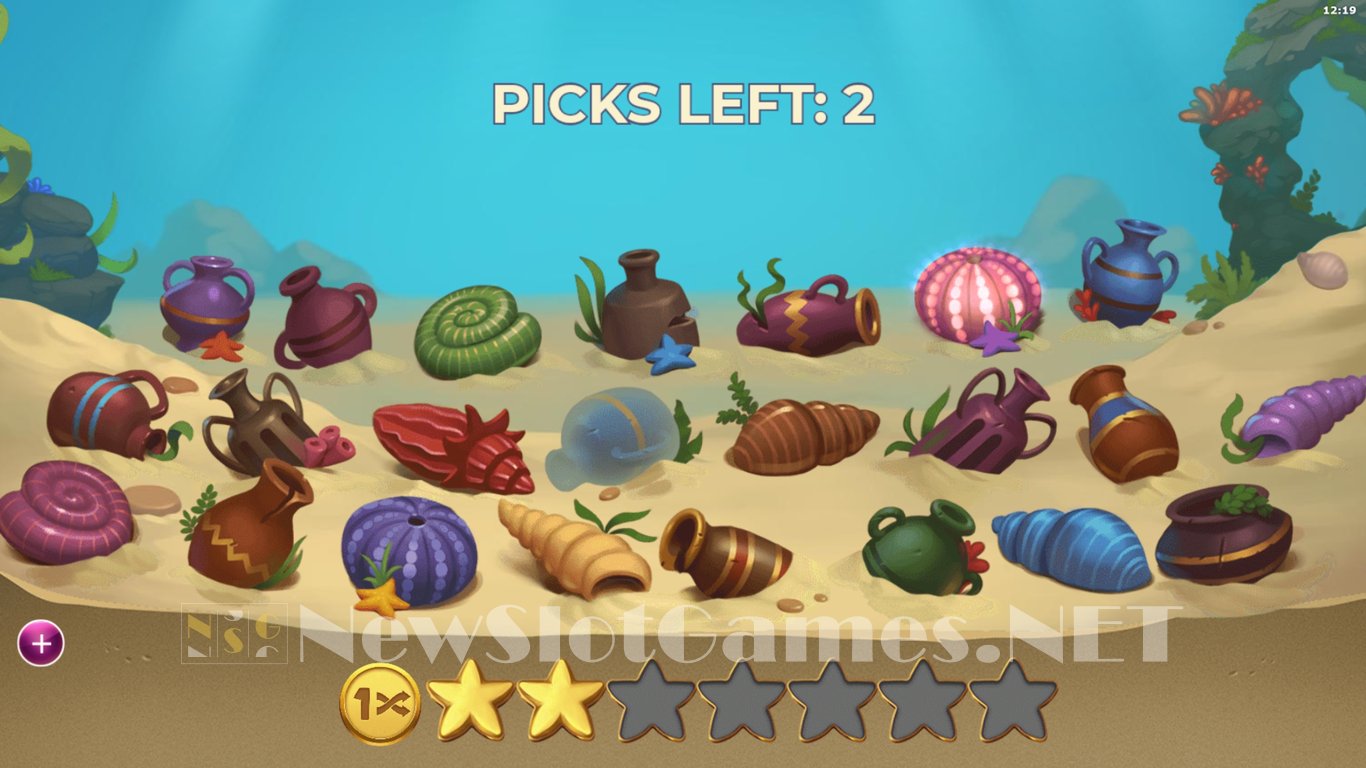Select the red jug with blue stripes
The width and height of the screenshot is (1366, 768).
point(105,412)
